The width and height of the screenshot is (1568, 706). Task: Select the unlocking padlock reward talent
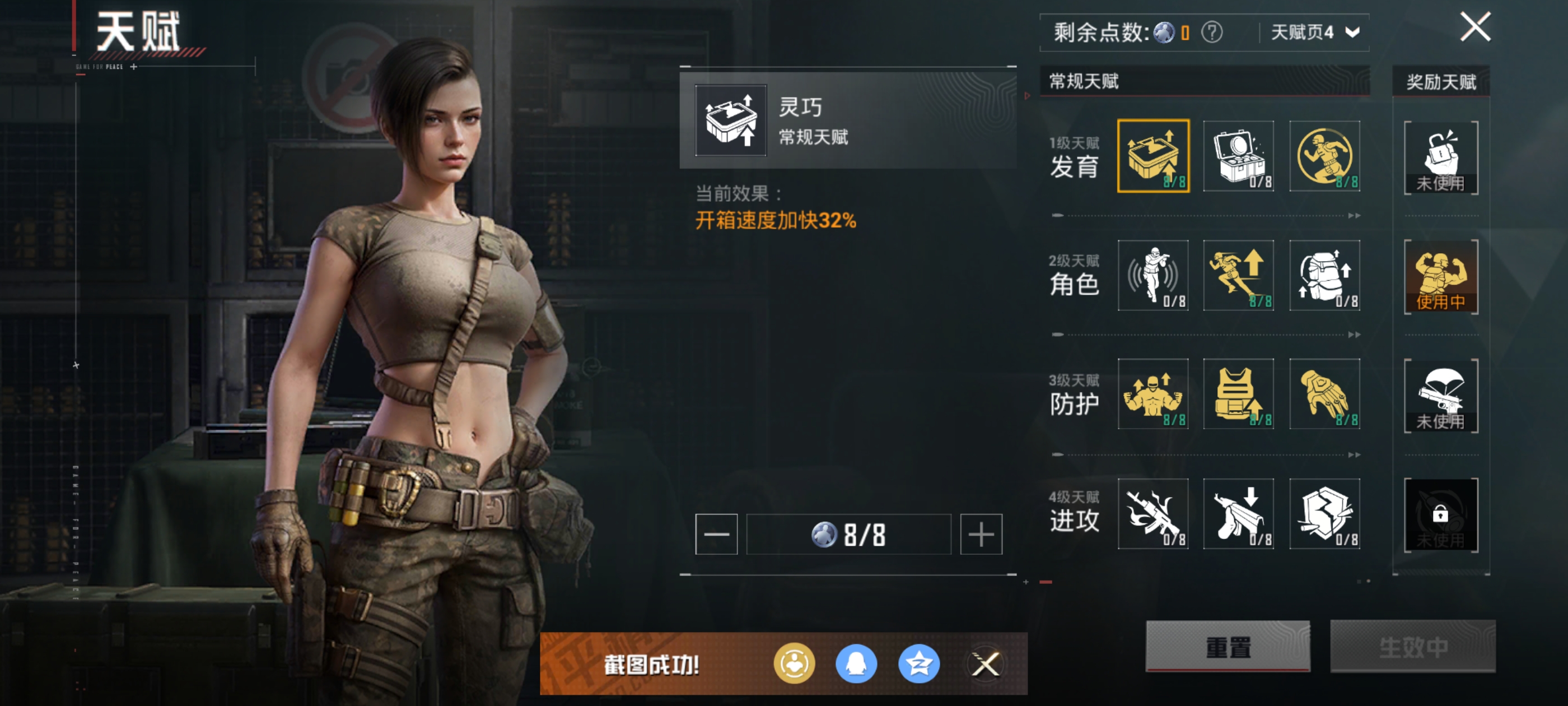[x=1440, y=158]
